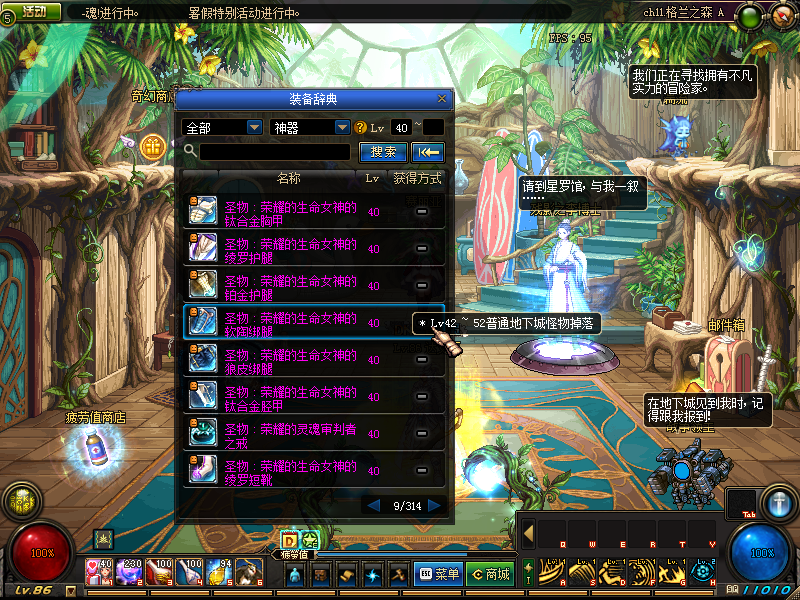Click the yellow arrow reset button
Viewport: 800px width, 600px height.
tap(428, 152)
